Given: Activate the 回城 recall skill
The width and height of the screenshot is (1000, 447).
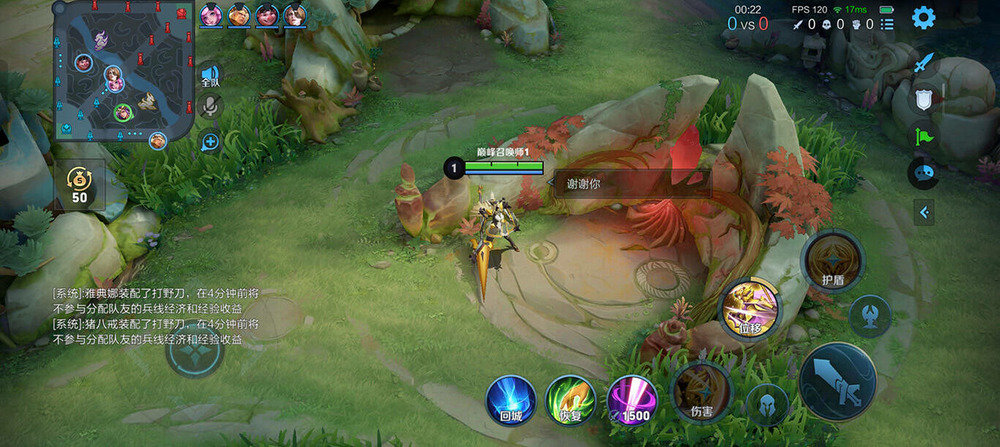Looking at the screenshot, I should pos(510,400).
